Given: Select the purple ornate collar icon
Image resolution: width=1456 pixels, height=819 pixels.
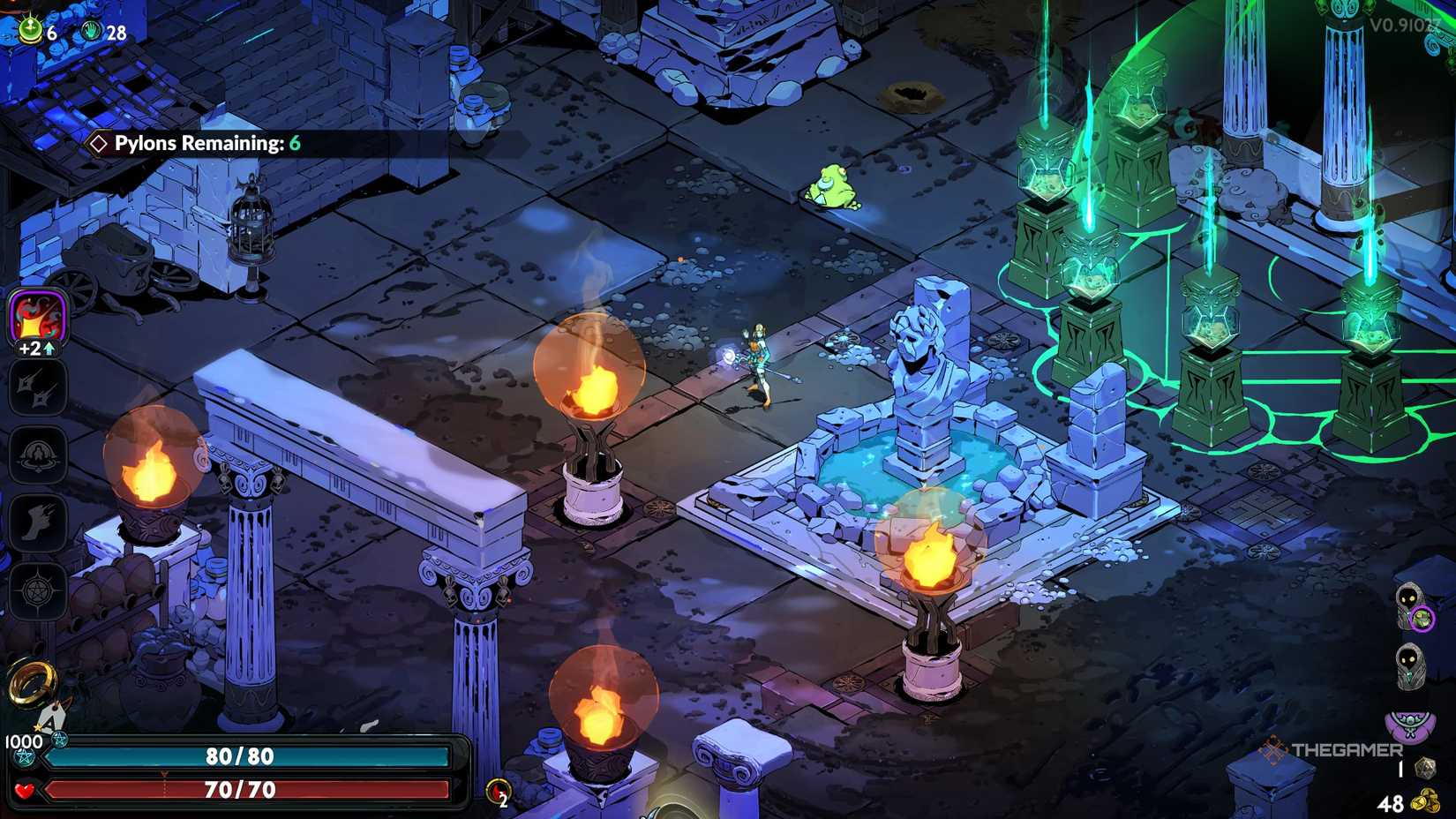Looking at the screenshot, I should [x=1410, y=726].
